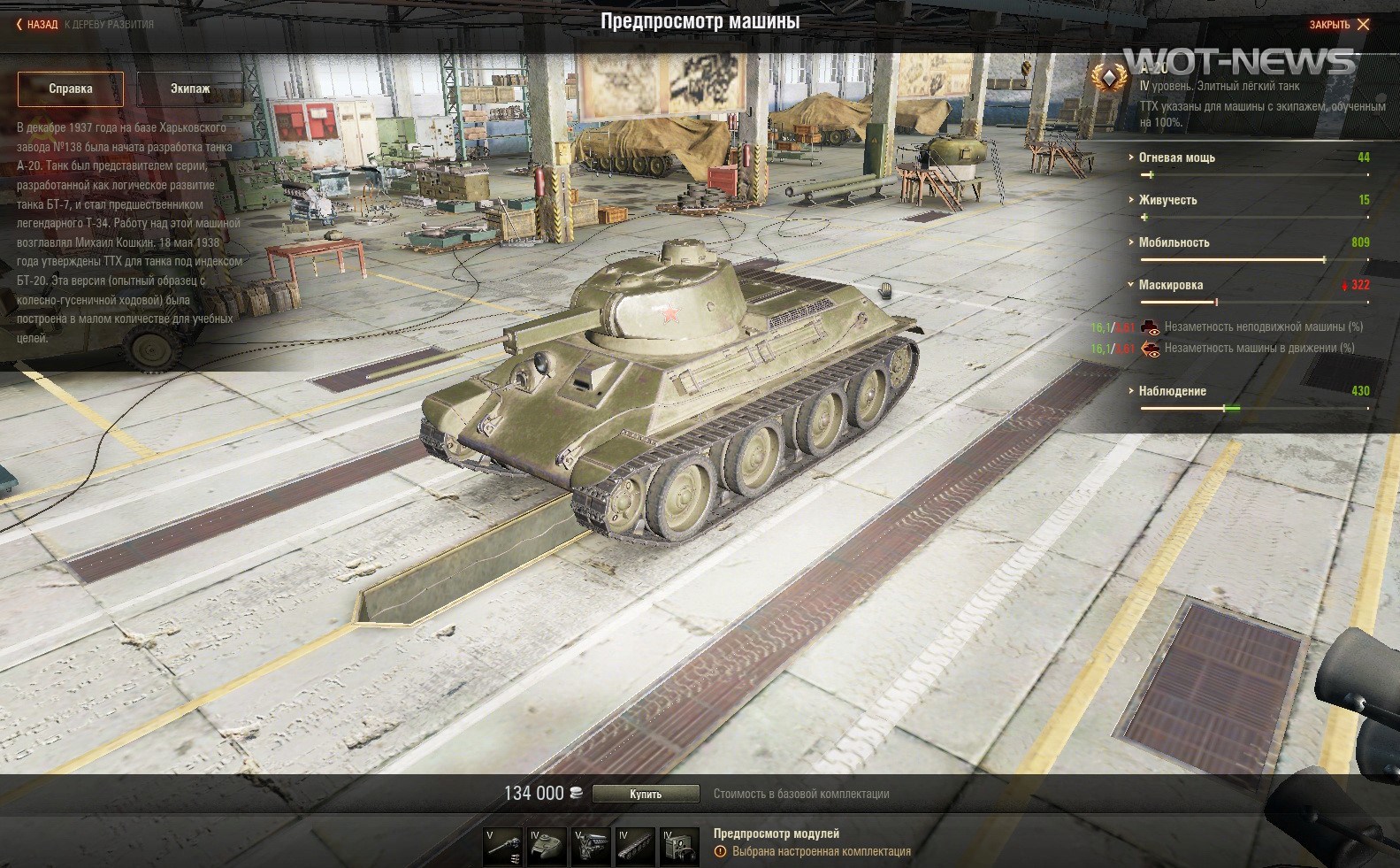This screenshot has width=1400, height=868.
Task: Expand the Живучесть stats section
Action: [1167, 200]
